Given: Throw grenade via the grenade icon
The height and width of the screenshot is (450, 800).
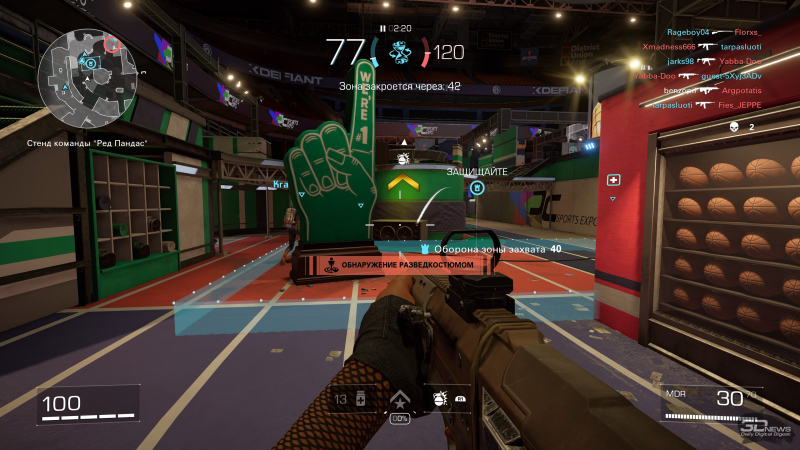Looking at the screenshot, I should tap(438, 398).
